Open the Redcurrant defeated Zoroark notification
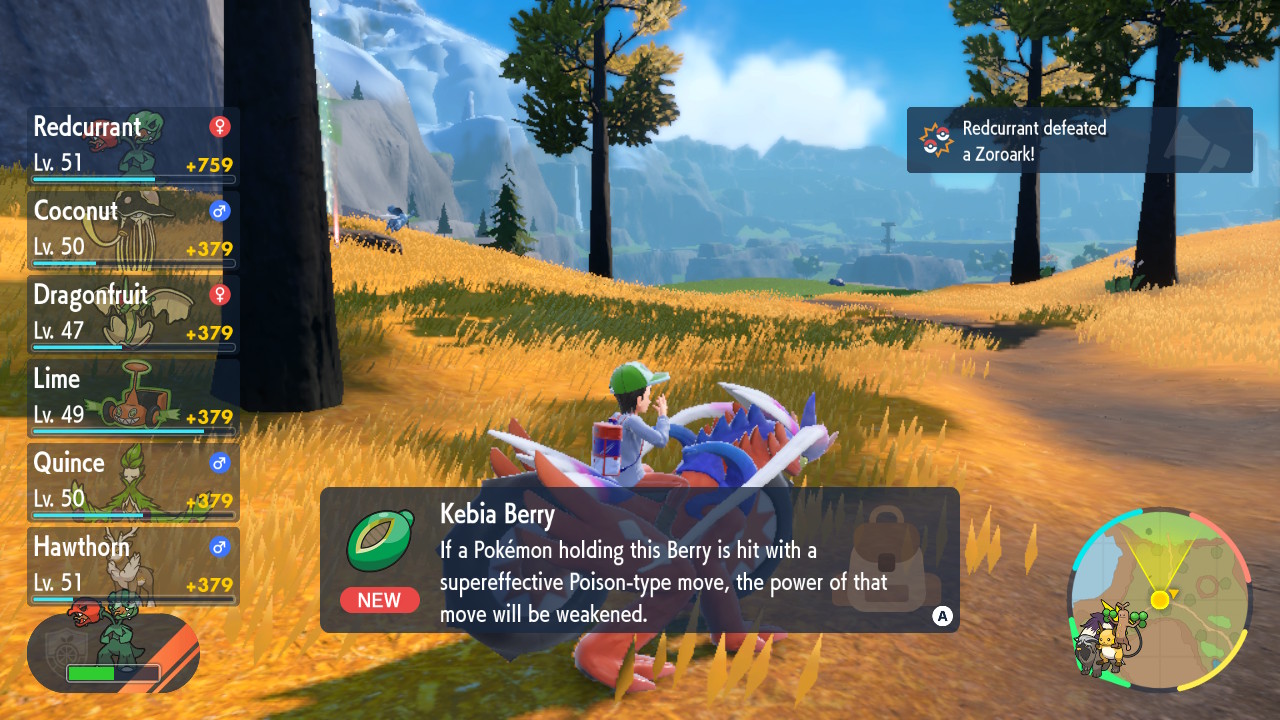 tap(1079, 140)
